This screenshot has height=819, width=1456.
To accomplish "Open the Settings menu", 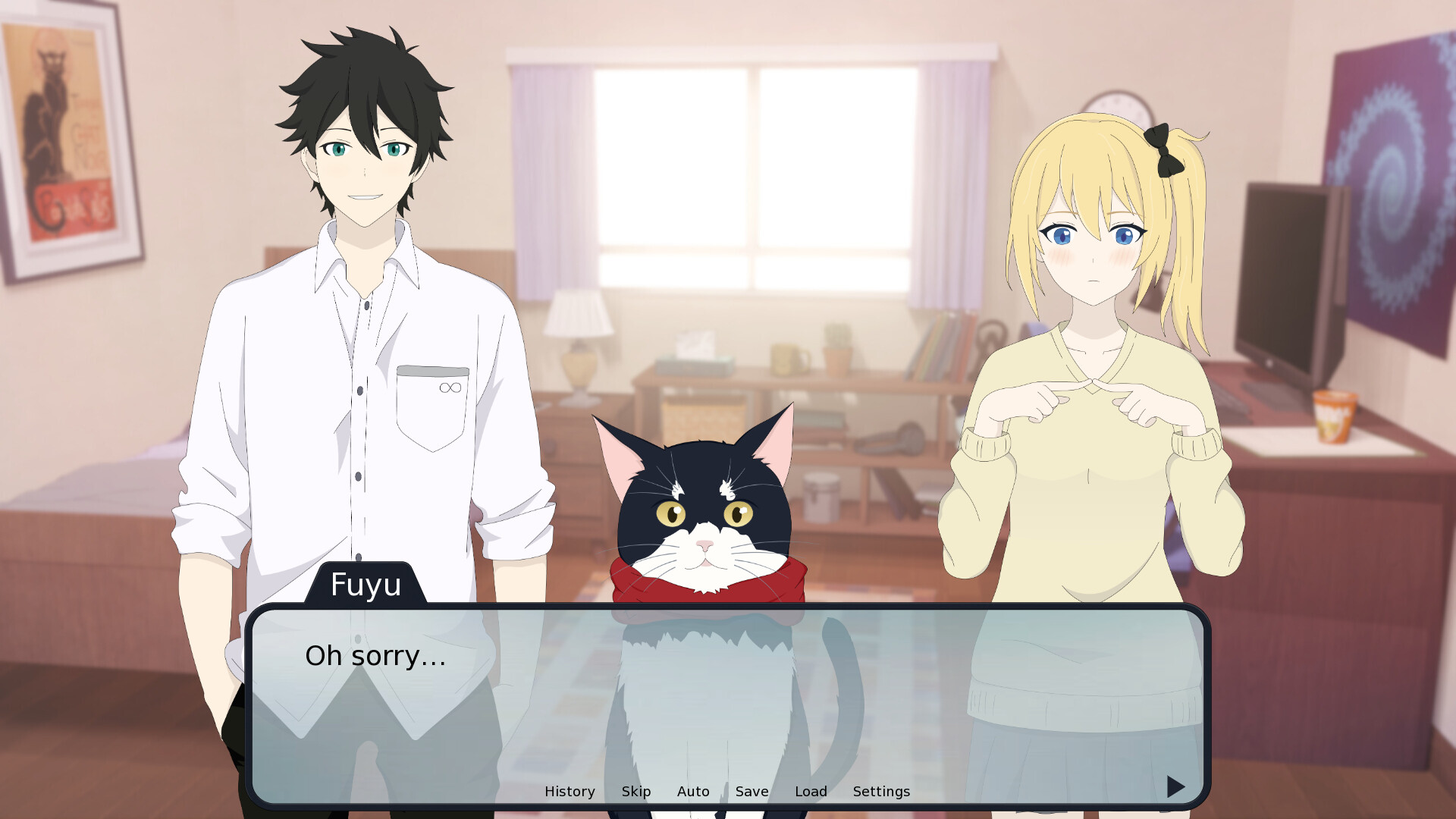I will pos(880,791).
